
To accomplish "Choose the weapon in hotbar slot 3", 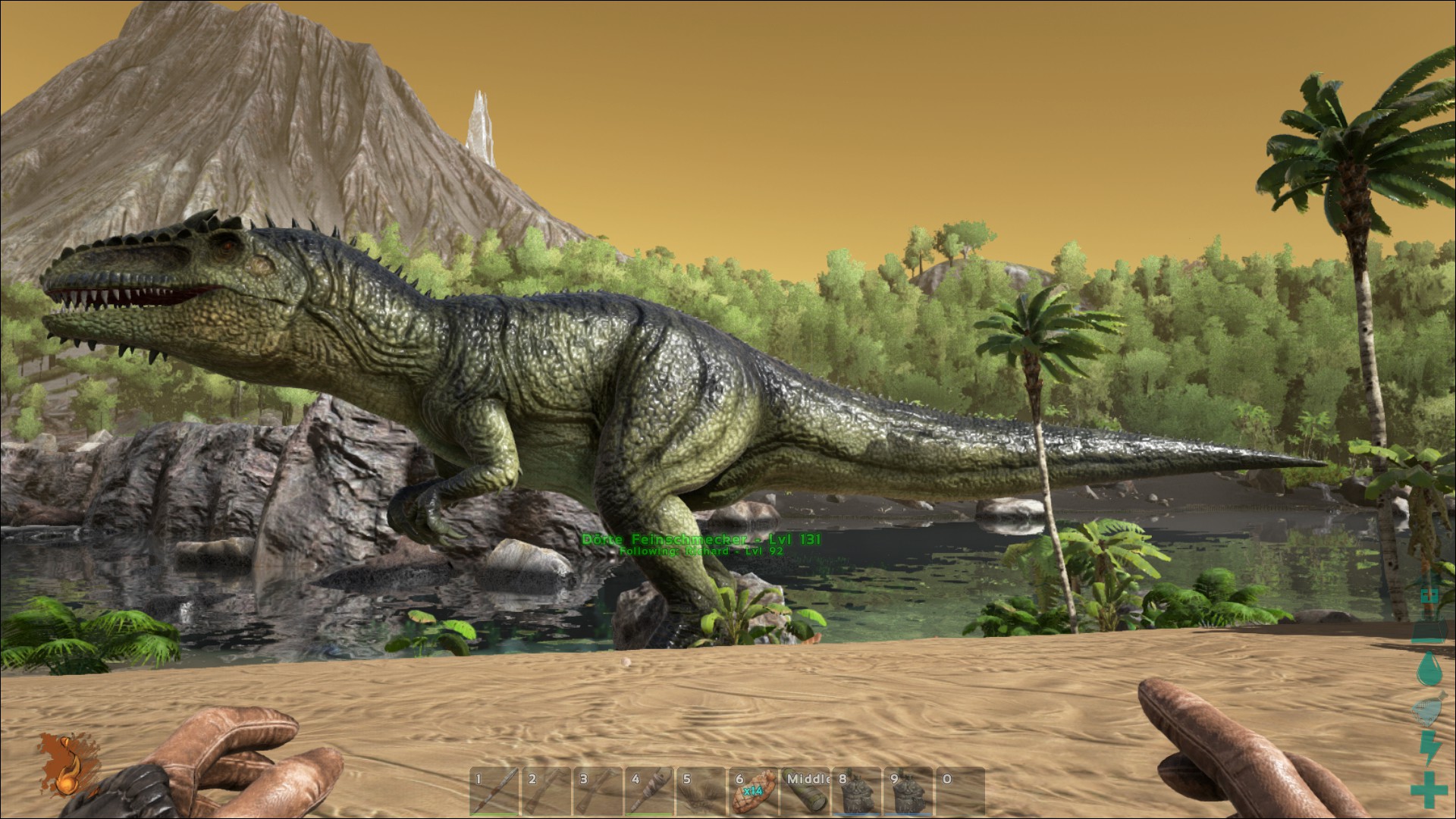I will point(598,792).
